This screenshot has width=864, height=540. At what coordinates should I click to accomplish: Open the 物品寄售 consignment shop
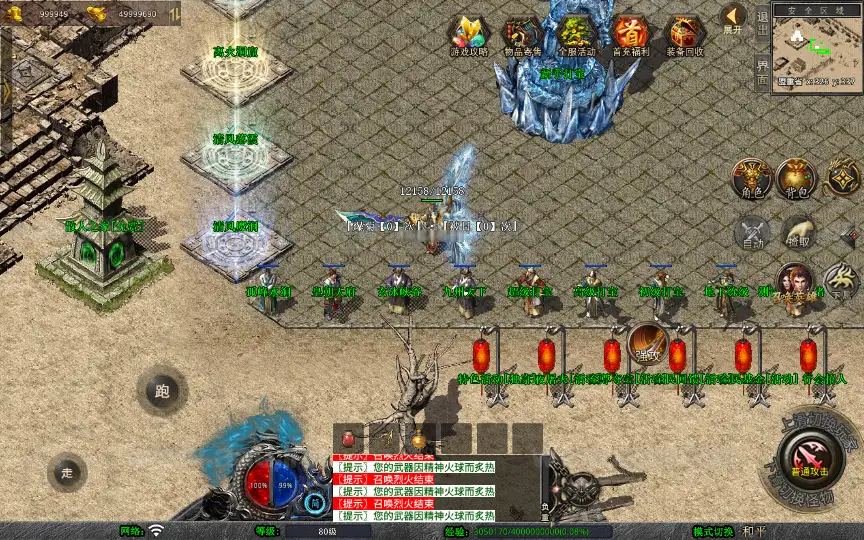[x=521, y=33]
